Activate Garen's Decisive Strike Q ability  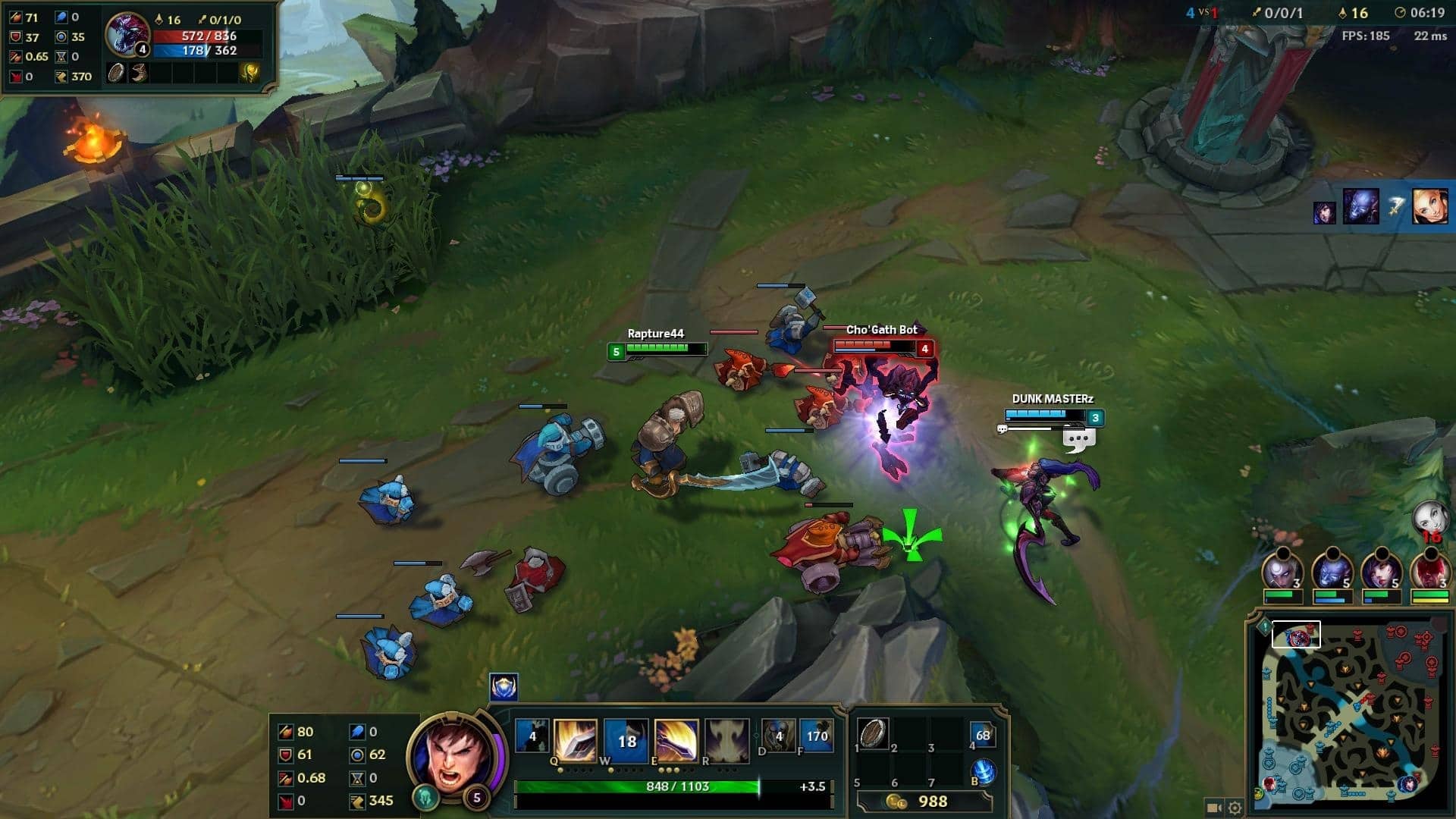576,739
